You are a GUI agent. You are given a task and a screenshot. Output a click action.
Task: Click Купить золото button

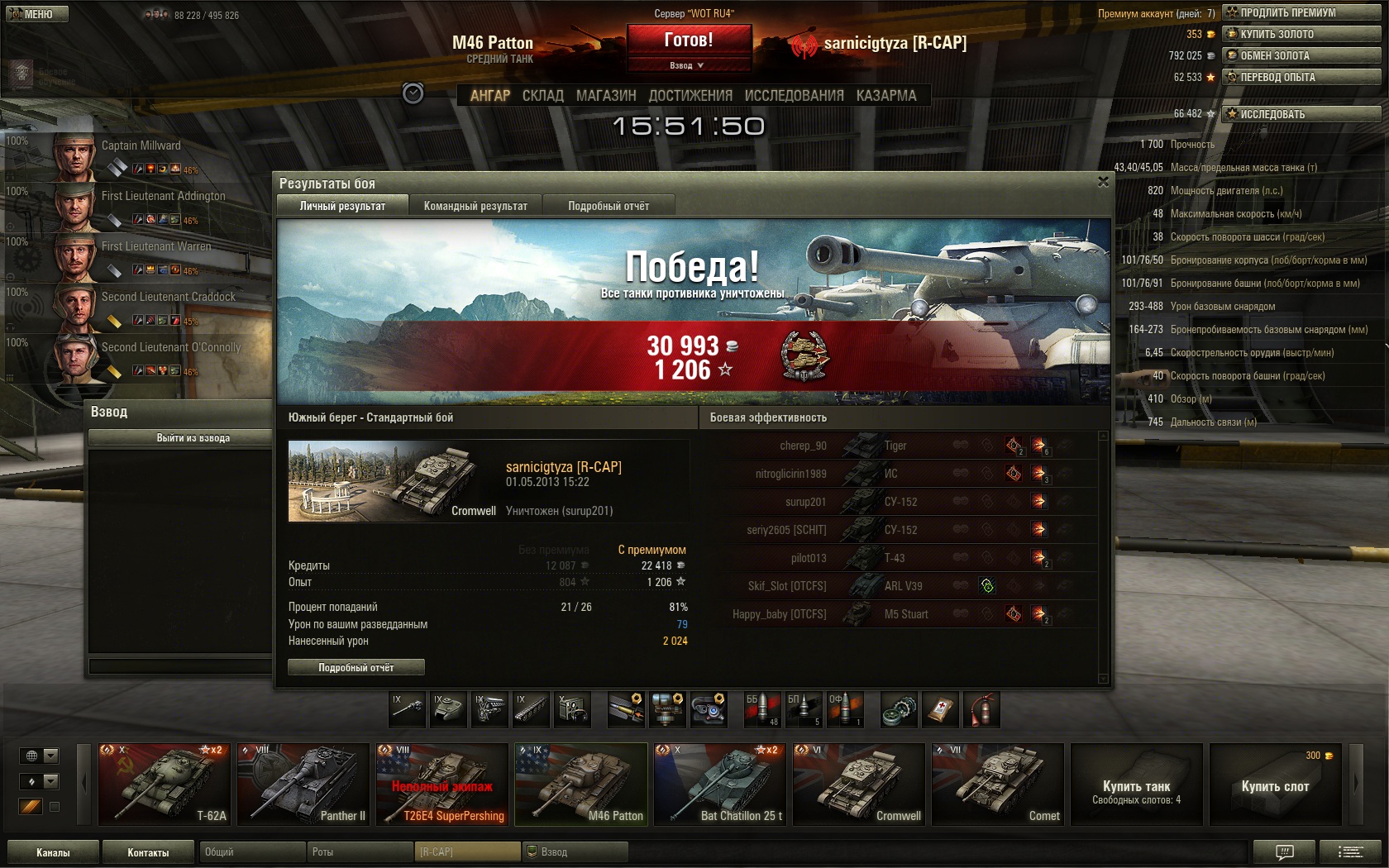click(1301, 34)
